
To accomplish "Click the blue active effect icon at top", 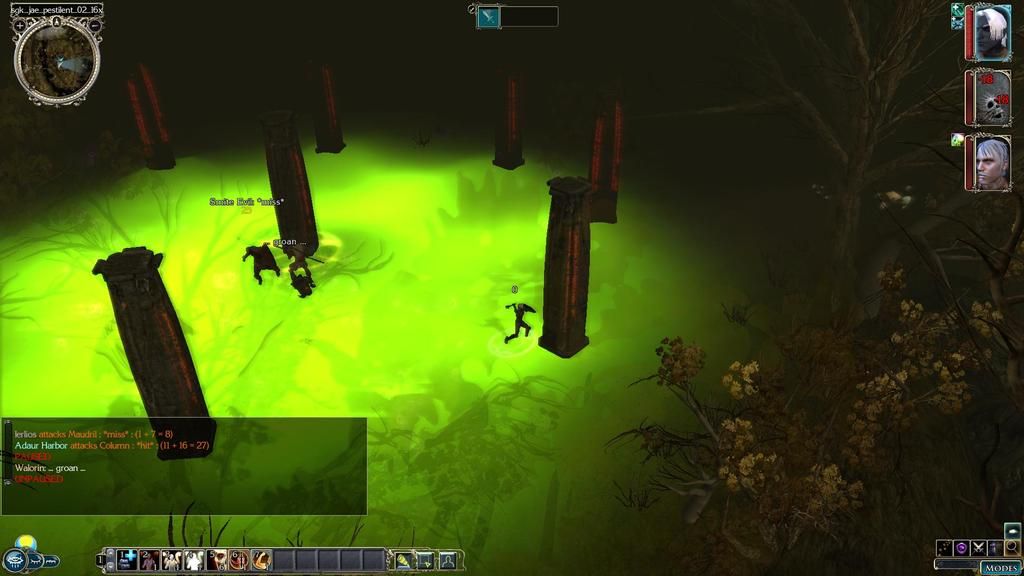I will tap(488, 16).
